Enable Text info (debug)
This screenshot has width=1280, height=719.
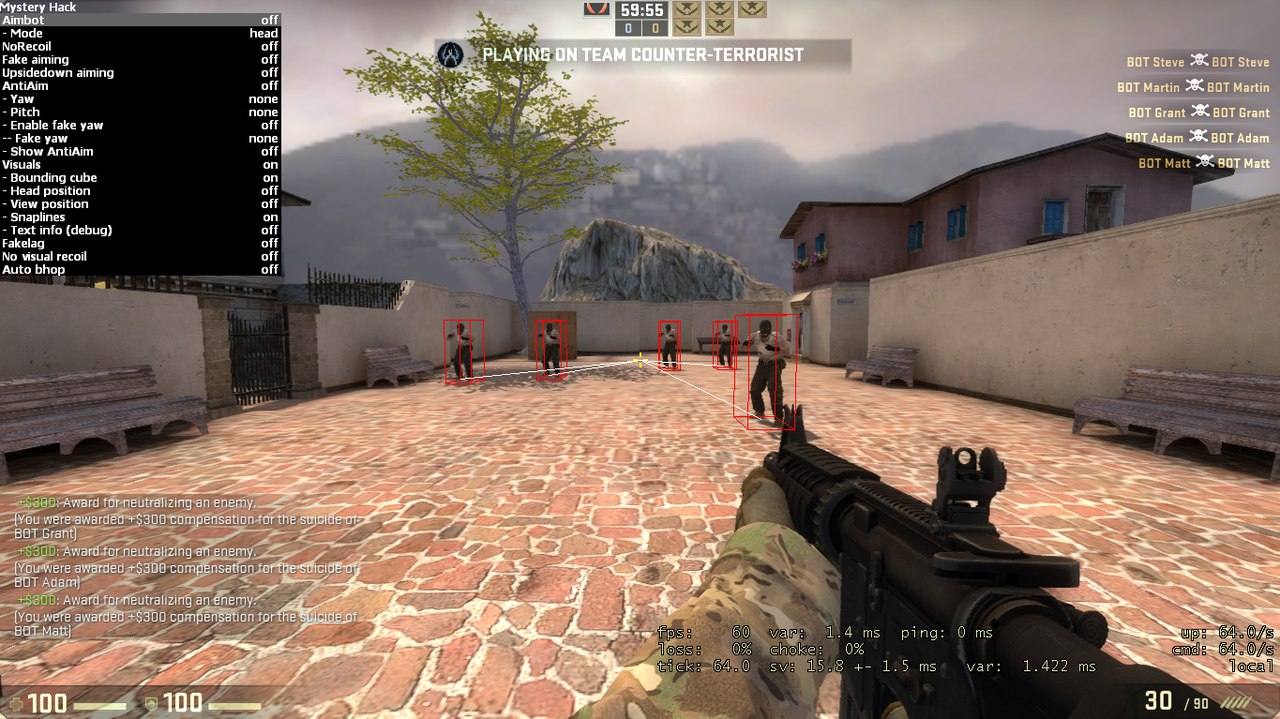tap(140, 230)
